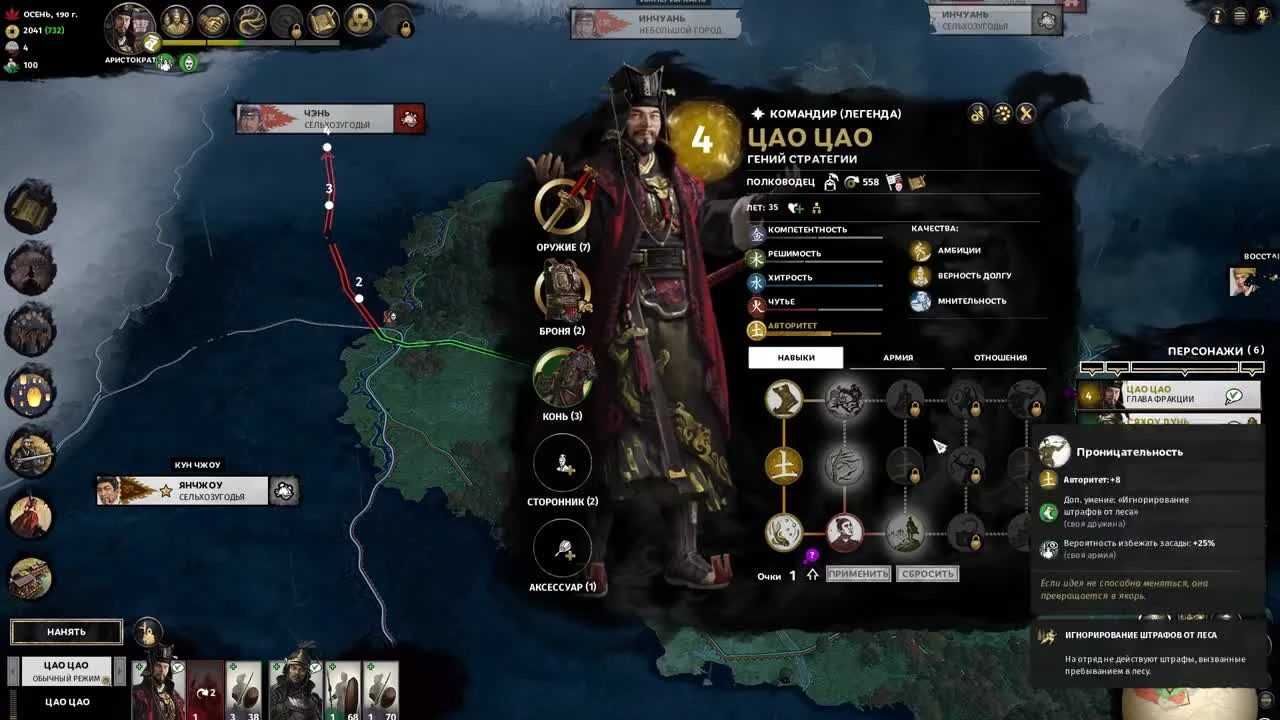Open the reforms scroll icon in top bar

pyautogui.click(x=321, y=20)
